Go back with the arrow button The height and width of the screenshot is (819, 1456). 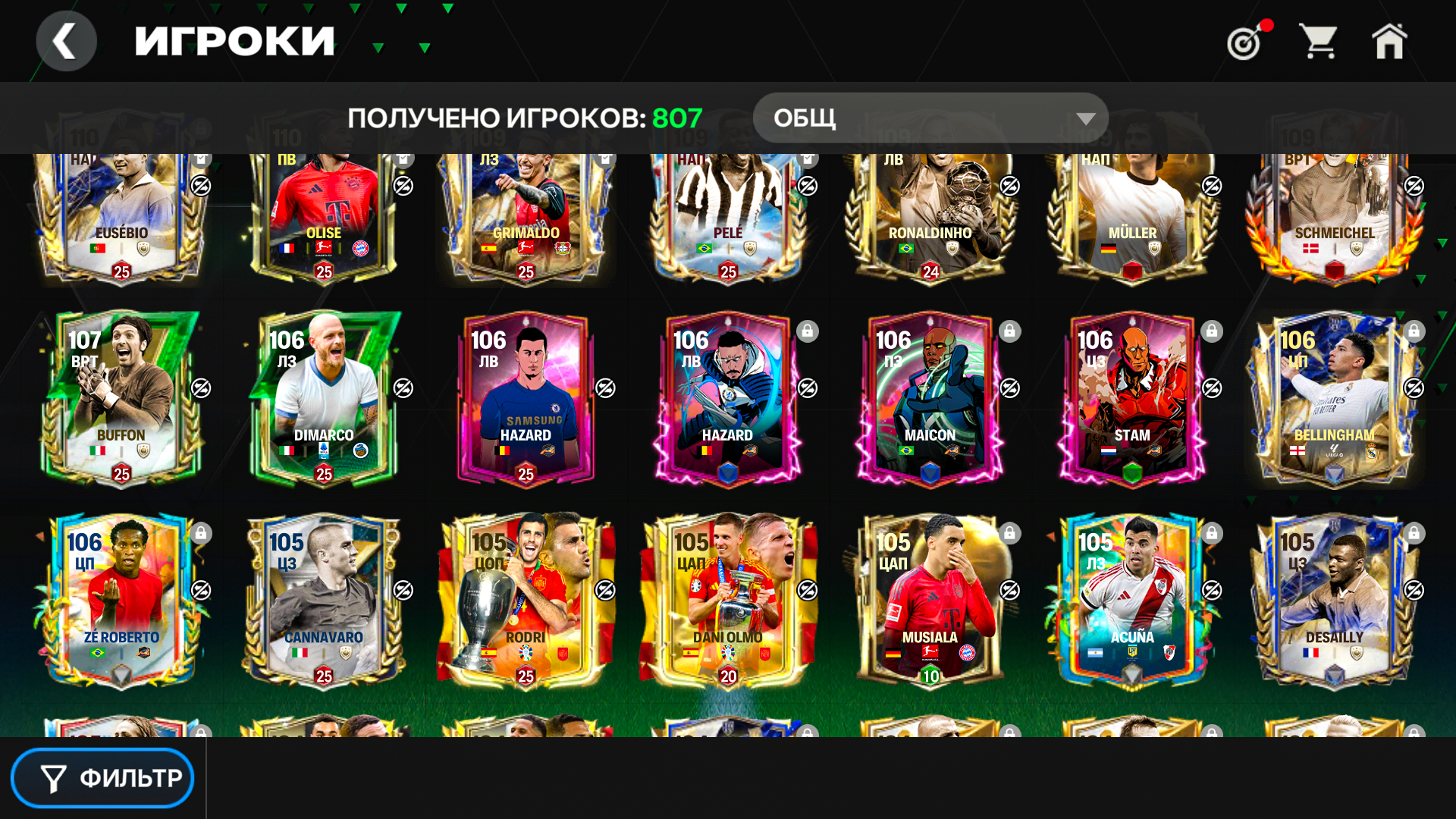tap(66, 41)
